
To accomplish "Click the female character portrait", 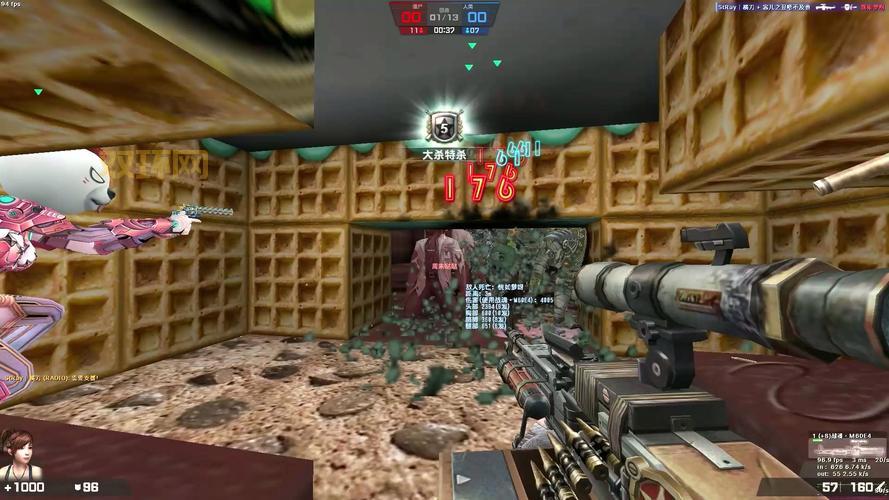I will pos(17,455).
